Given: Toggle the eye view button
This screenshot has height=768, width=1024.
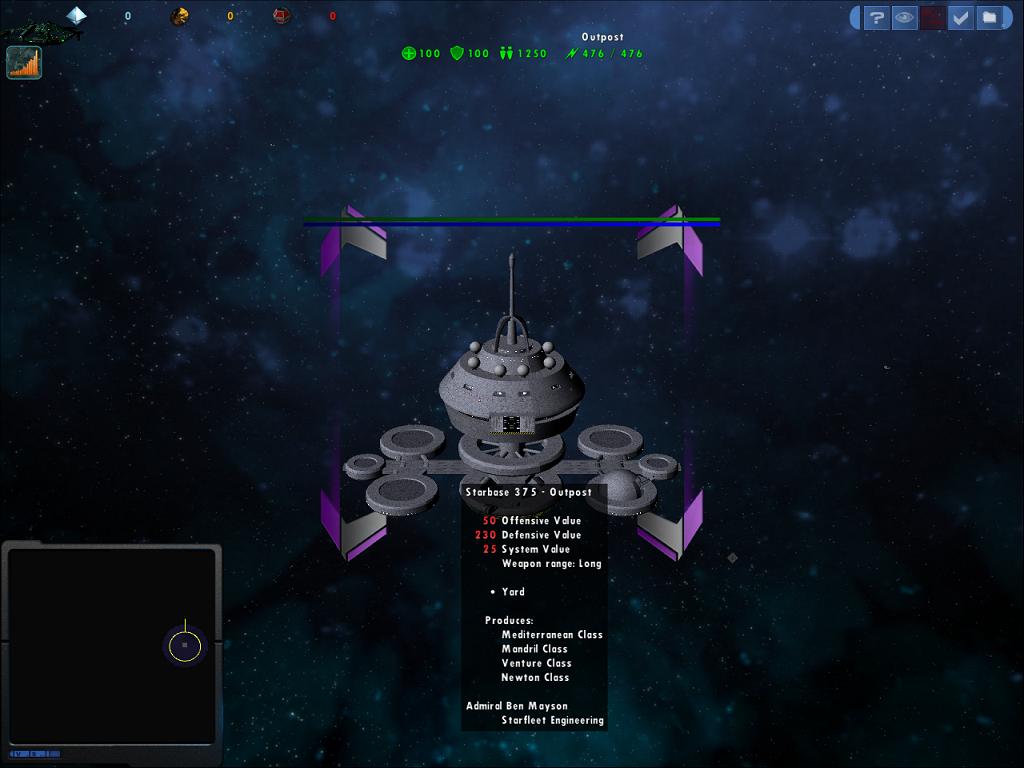Looking at the screenshot, I should point(905,18).
